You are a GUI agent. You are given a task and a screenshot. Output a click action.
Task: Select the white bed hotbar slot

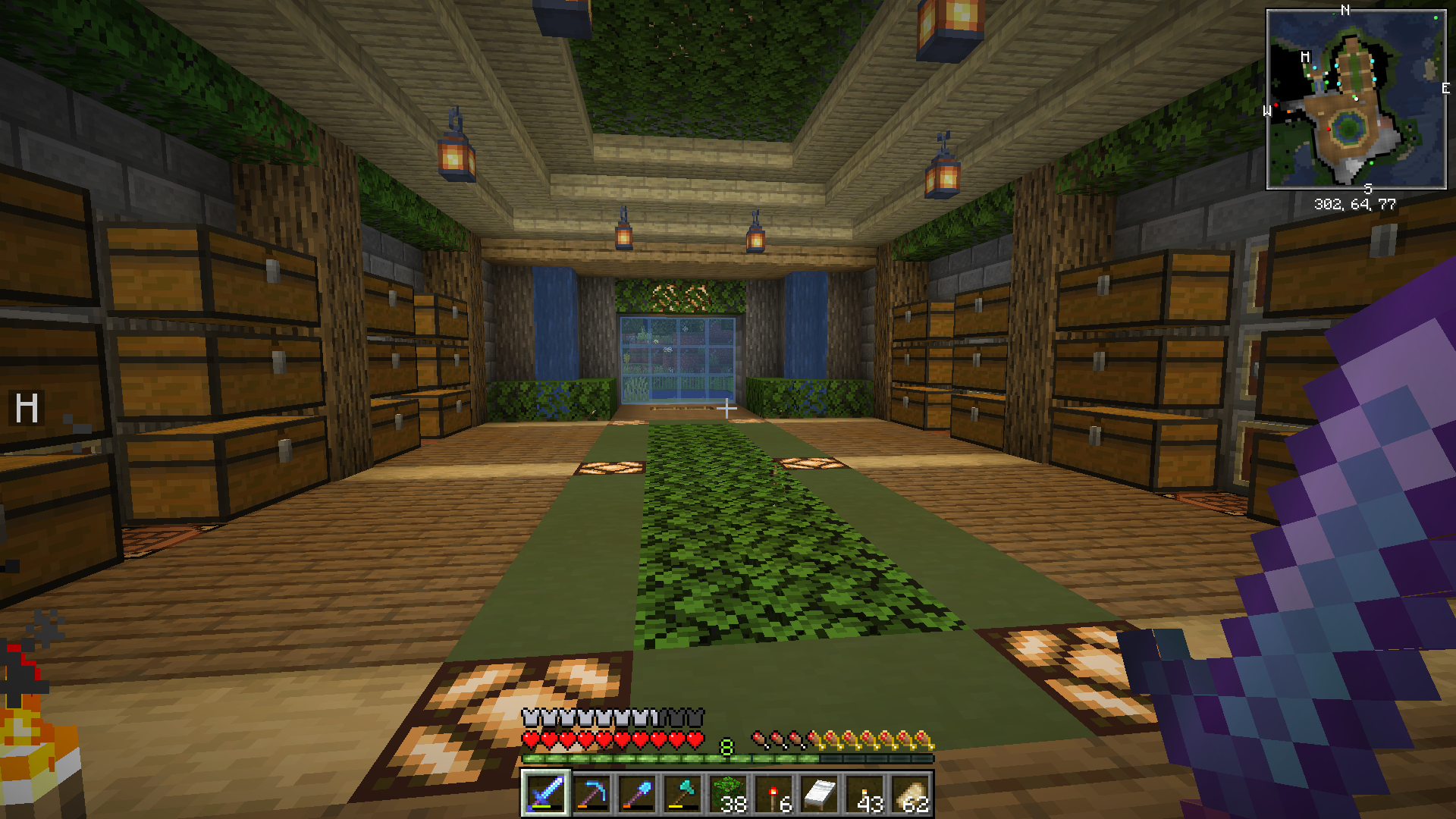[819, 794]
